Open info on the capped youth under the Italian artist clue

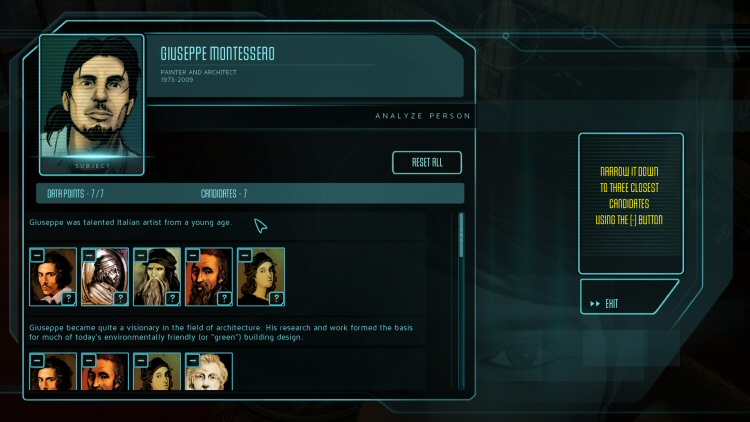pos(277,297)
